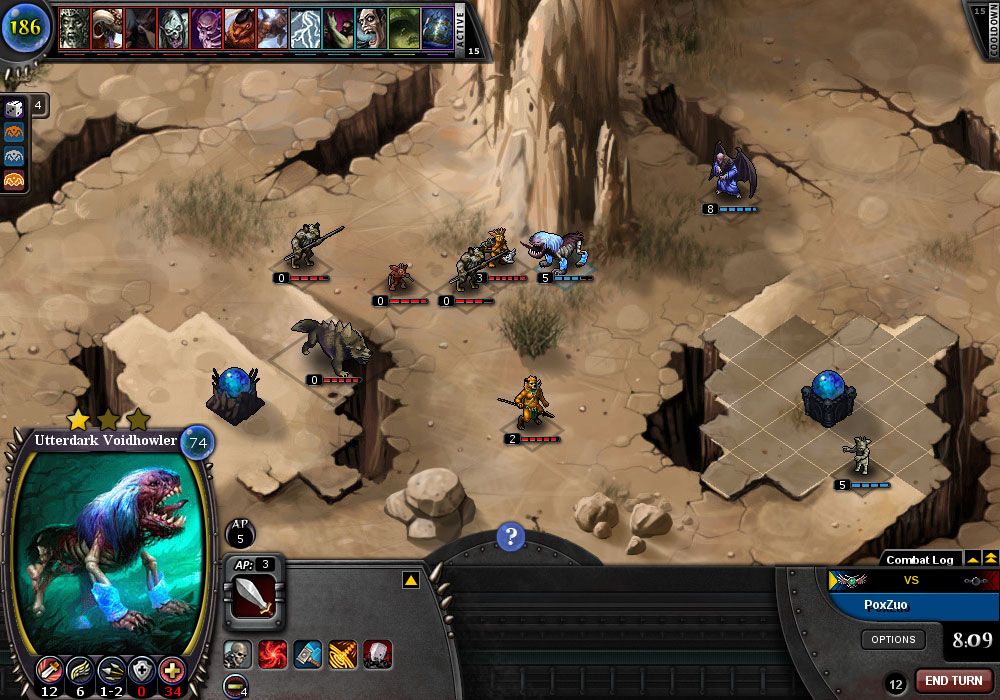Image resolution: width=1000 pixels, height=700 pixels.
Task: Choose the white dice ability icon
Action: tap(377, 655)
